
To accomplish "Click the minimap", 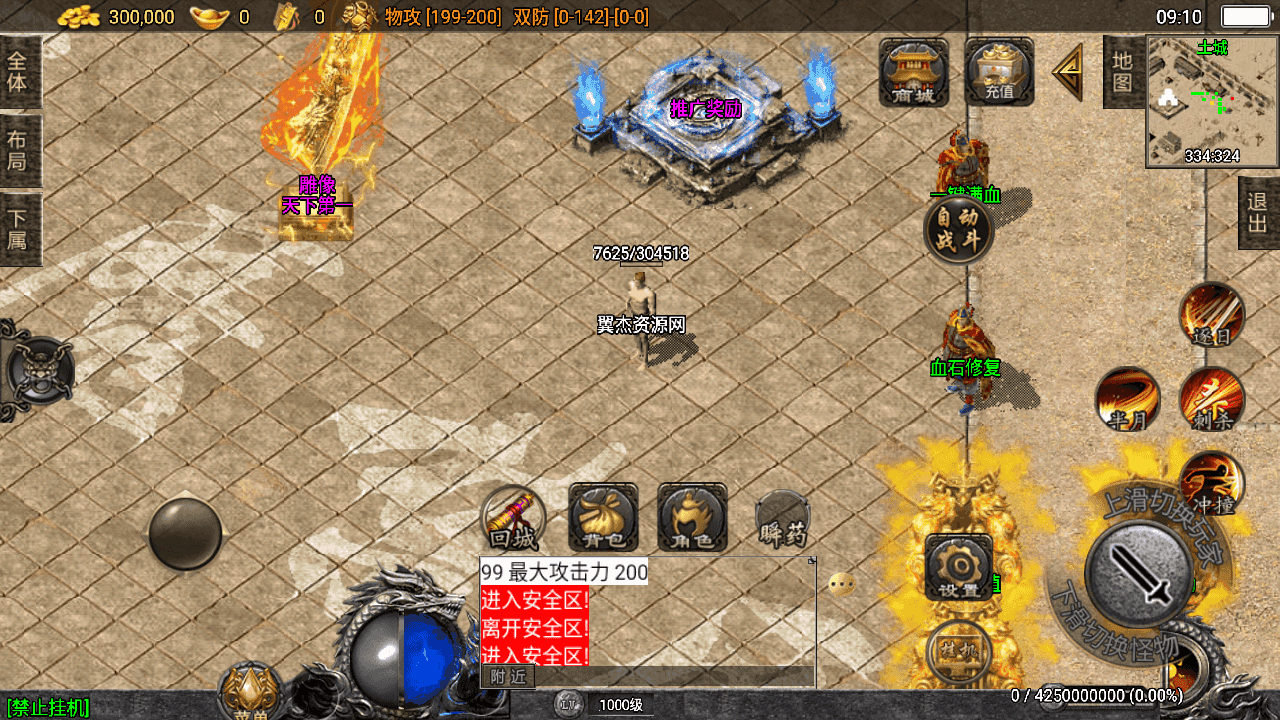I will coord(1212,101).
